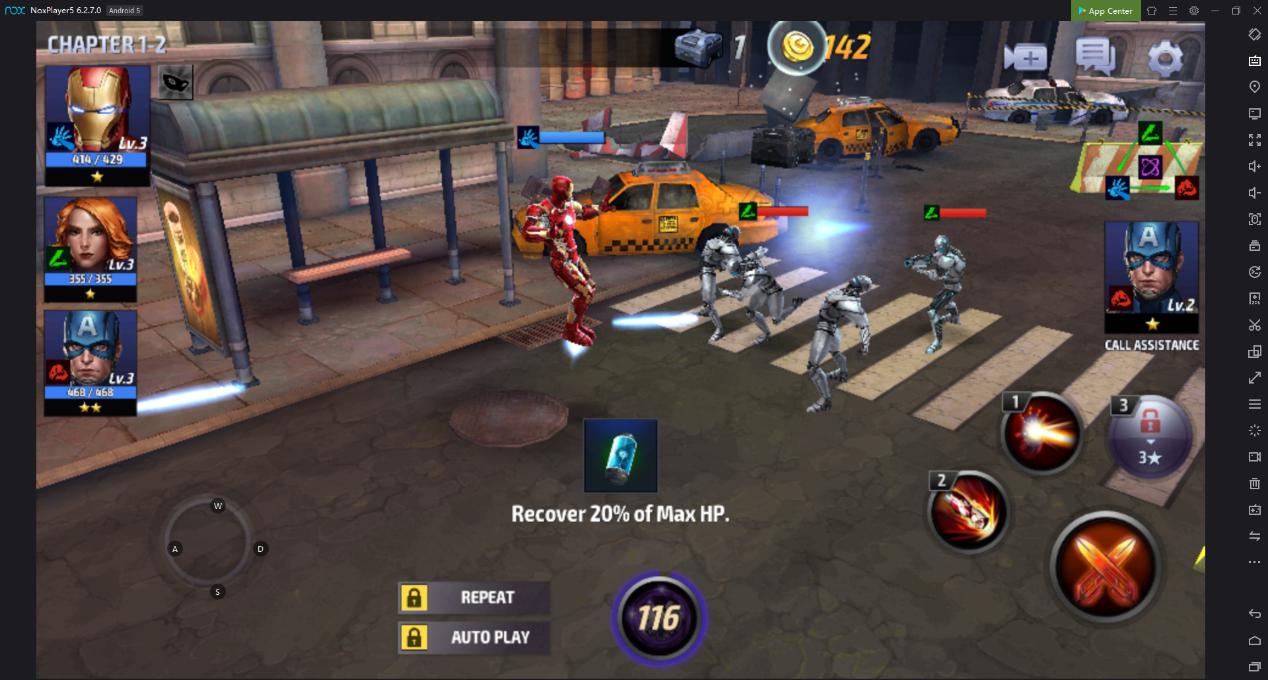Open the chat speech bubble icon

click(x=1095, y=56)
